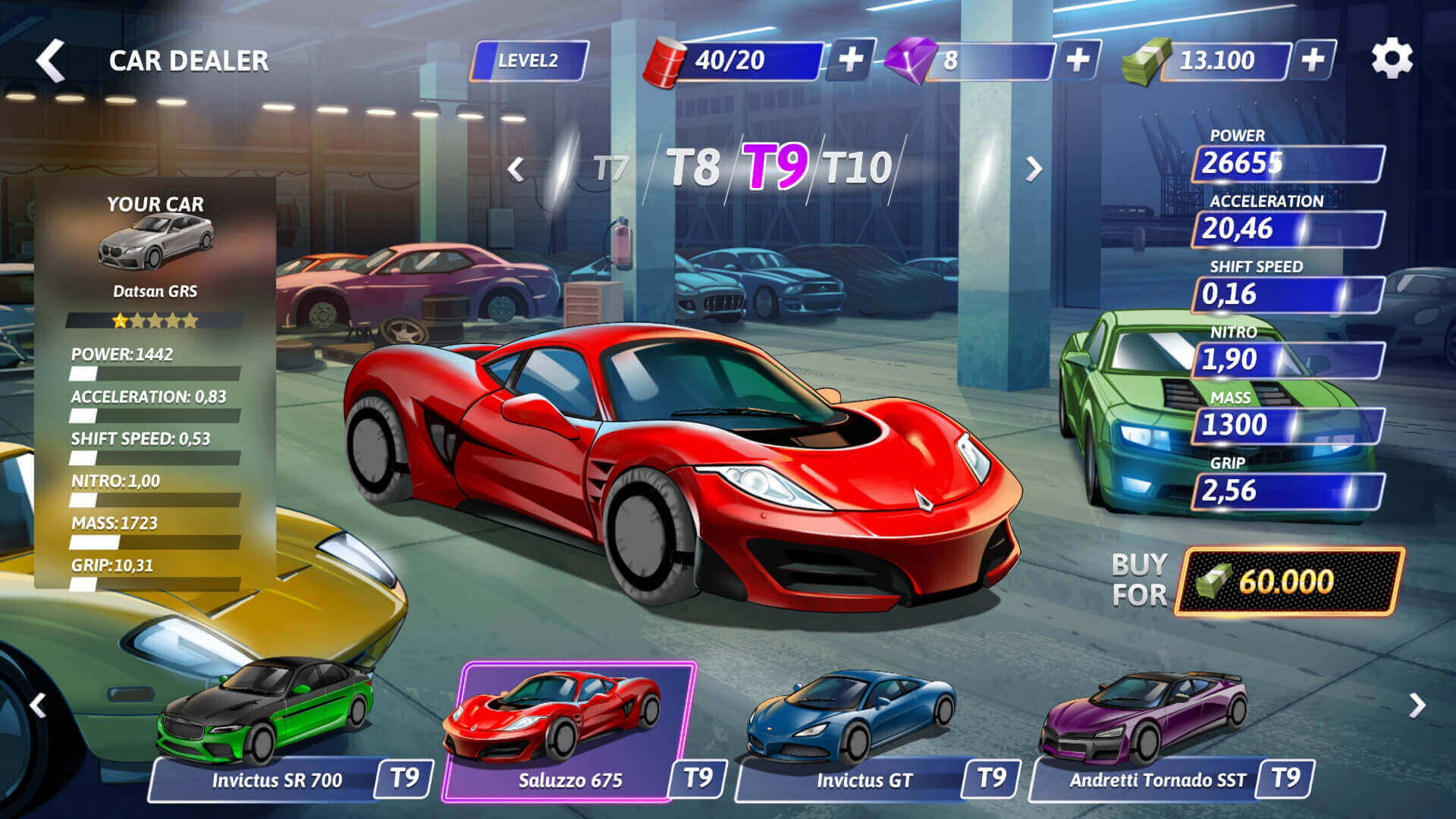Viewport: 1456px width, 819px height.
Task: Buy the car for 60.000
Action: tap(1288, 582)
